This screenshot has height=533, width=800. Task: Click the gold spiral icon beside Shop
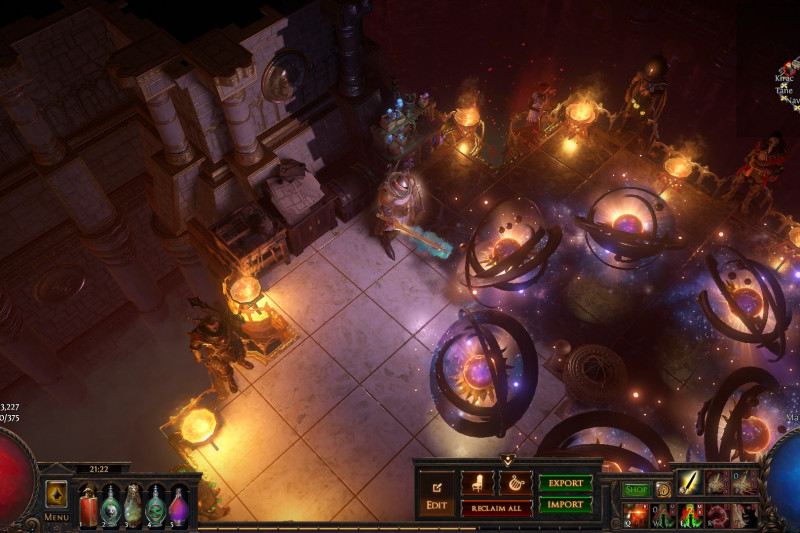[663, 489]
